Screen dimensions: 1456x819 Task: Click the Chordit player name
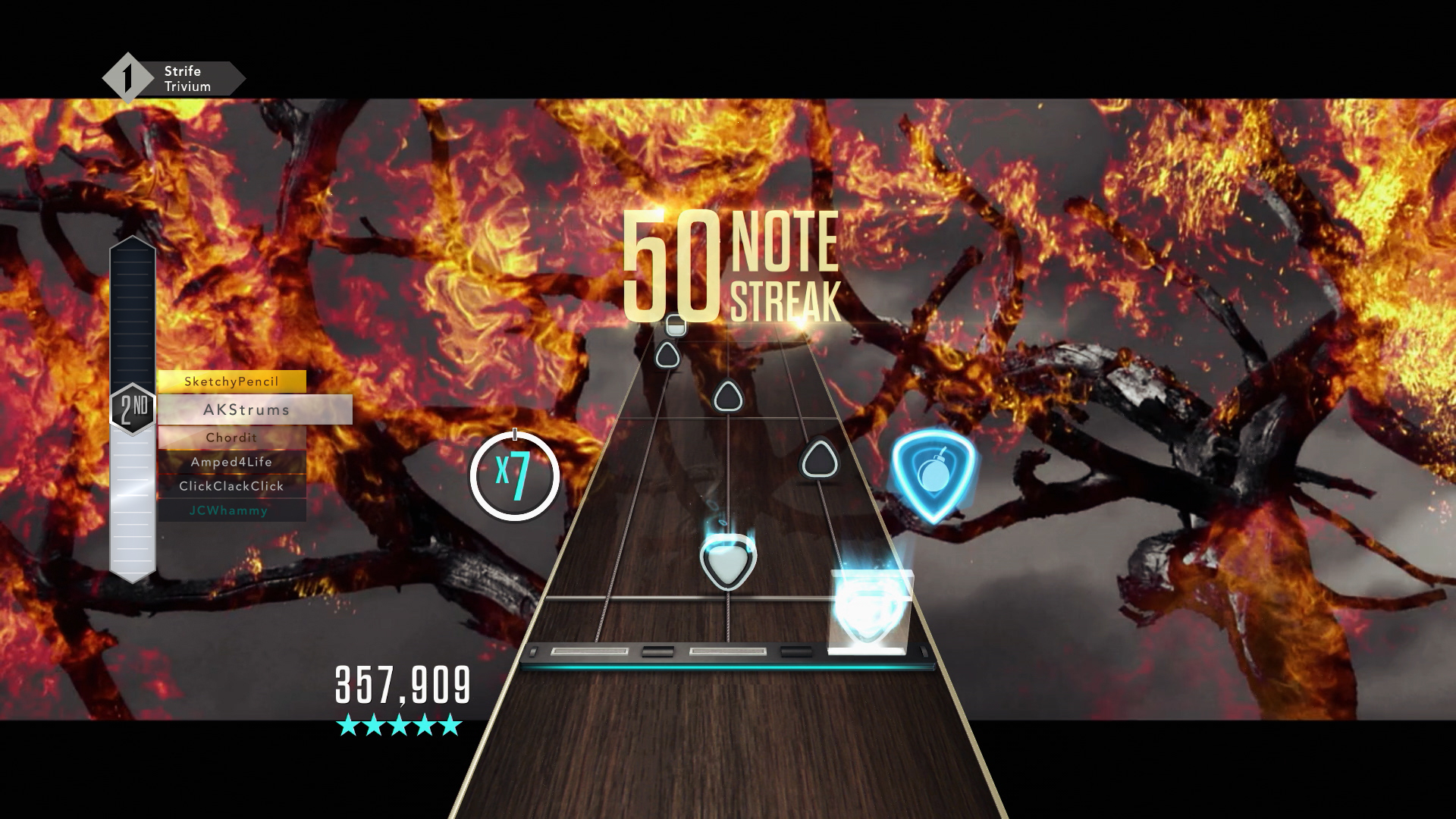coord(231,437)
